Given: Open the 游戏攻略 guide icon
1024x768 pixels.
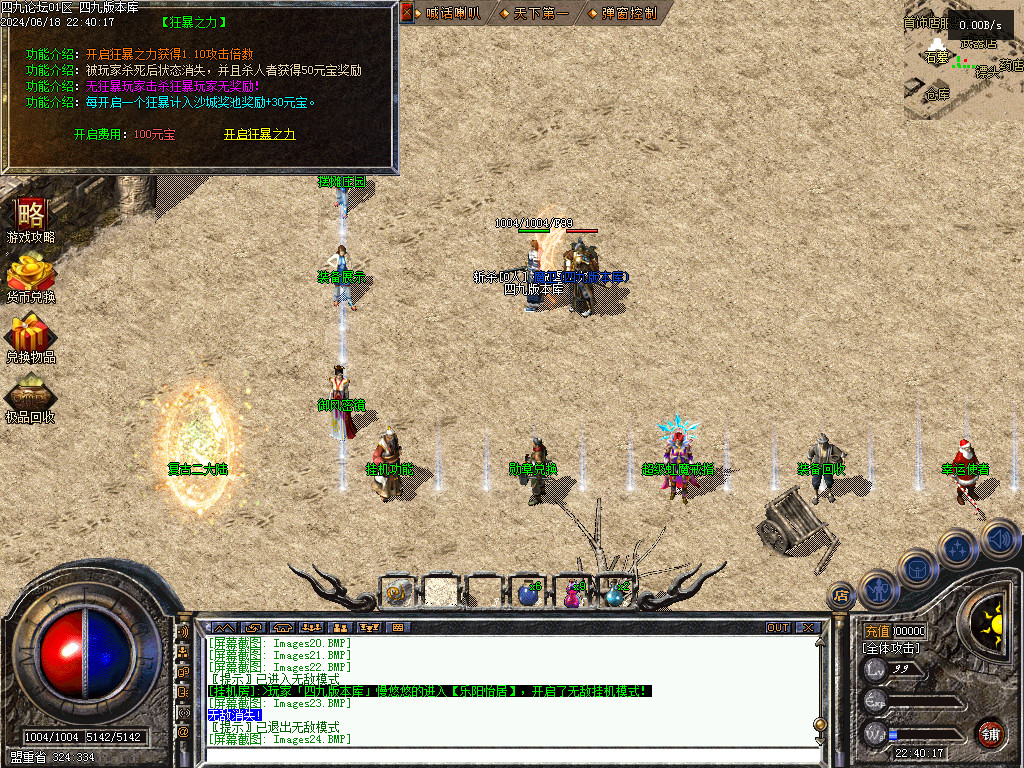Looking at the screenshot, I should pos(30,218).
